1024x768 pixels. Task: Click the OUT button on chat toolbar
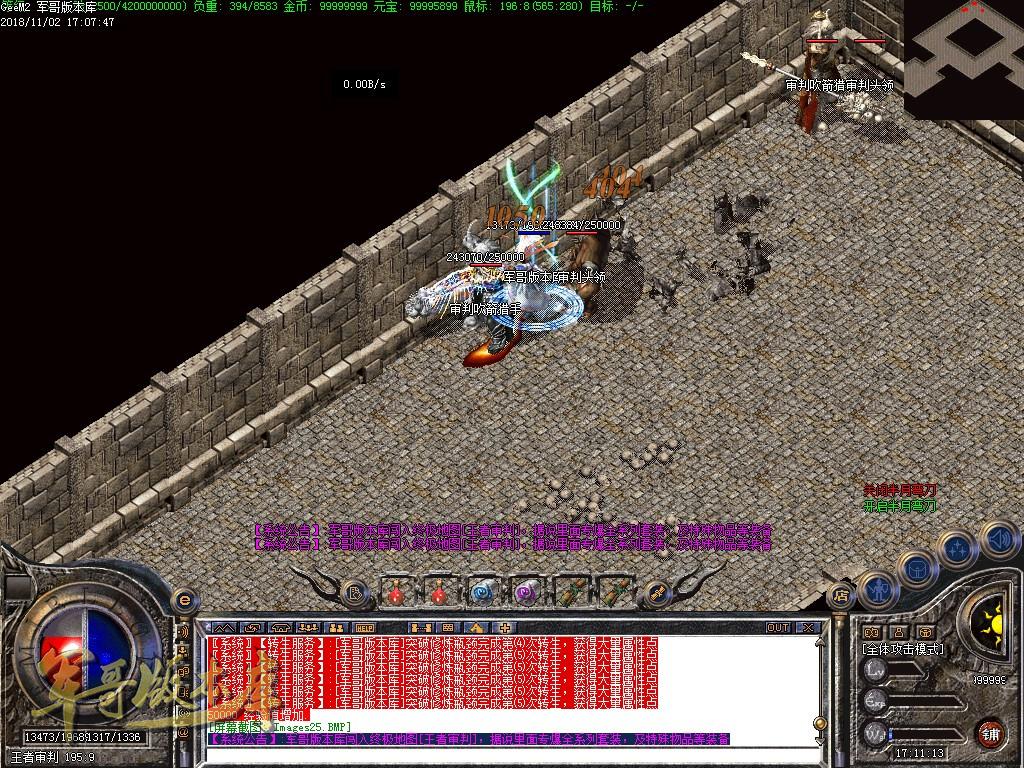tap(778, 627)
